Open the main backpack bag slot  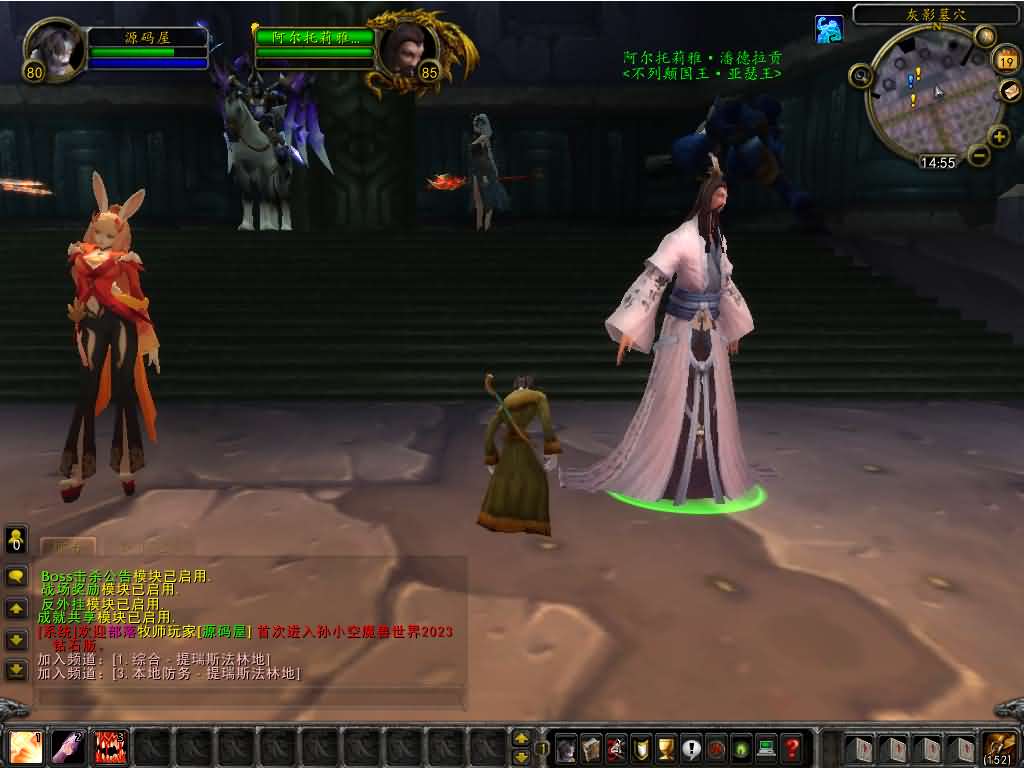(x=1000, y=747)
